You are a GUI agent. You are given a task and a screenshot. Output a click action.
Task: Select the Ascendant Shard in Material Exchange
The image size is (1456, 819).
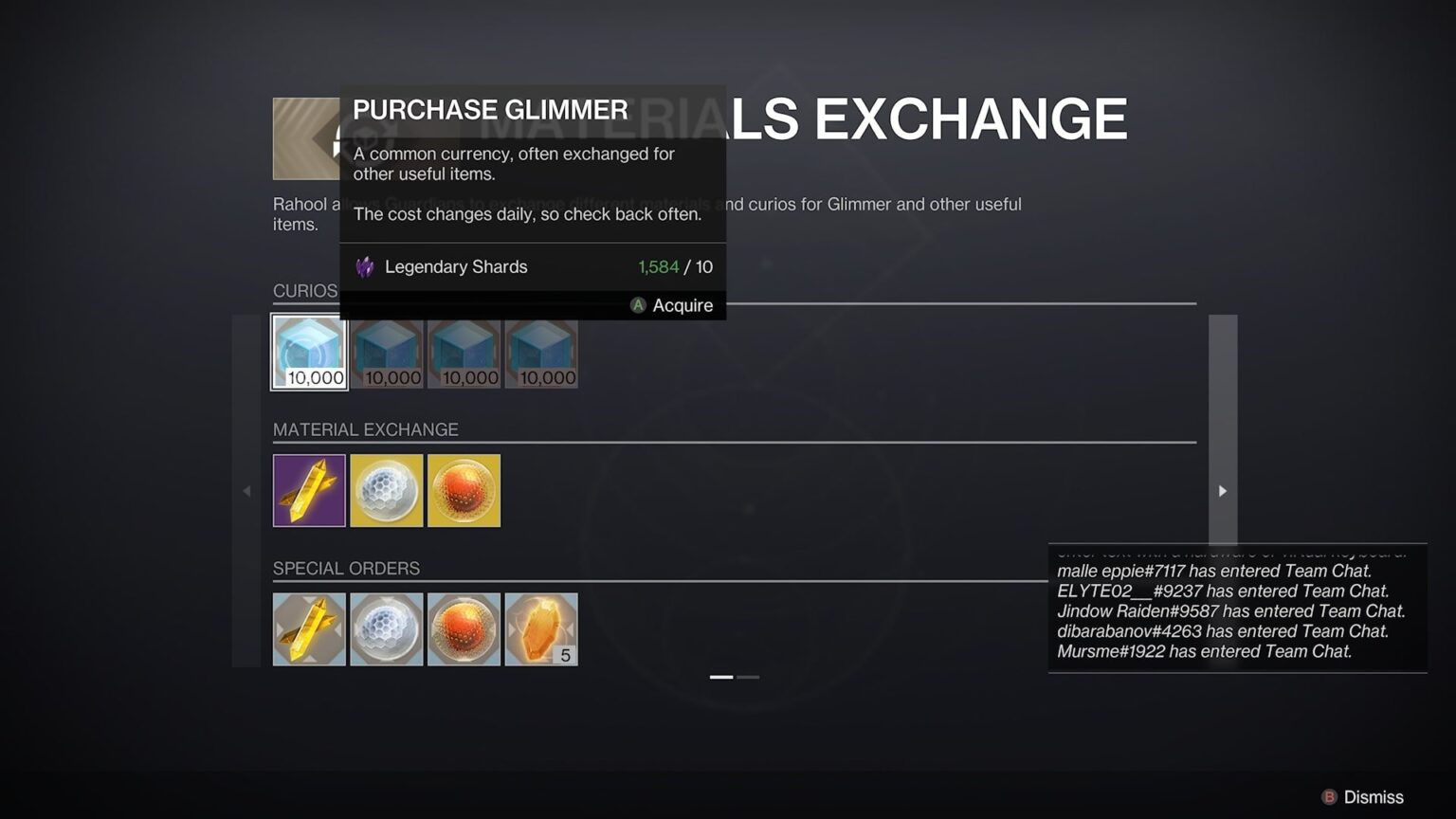coord(308,490)
